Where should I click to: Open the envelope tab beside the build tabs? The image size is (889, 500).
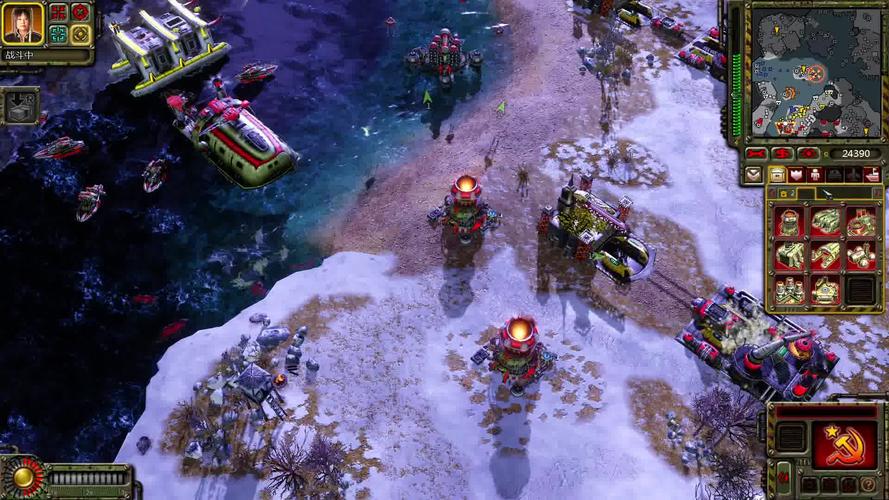click(x=754, y=175)
